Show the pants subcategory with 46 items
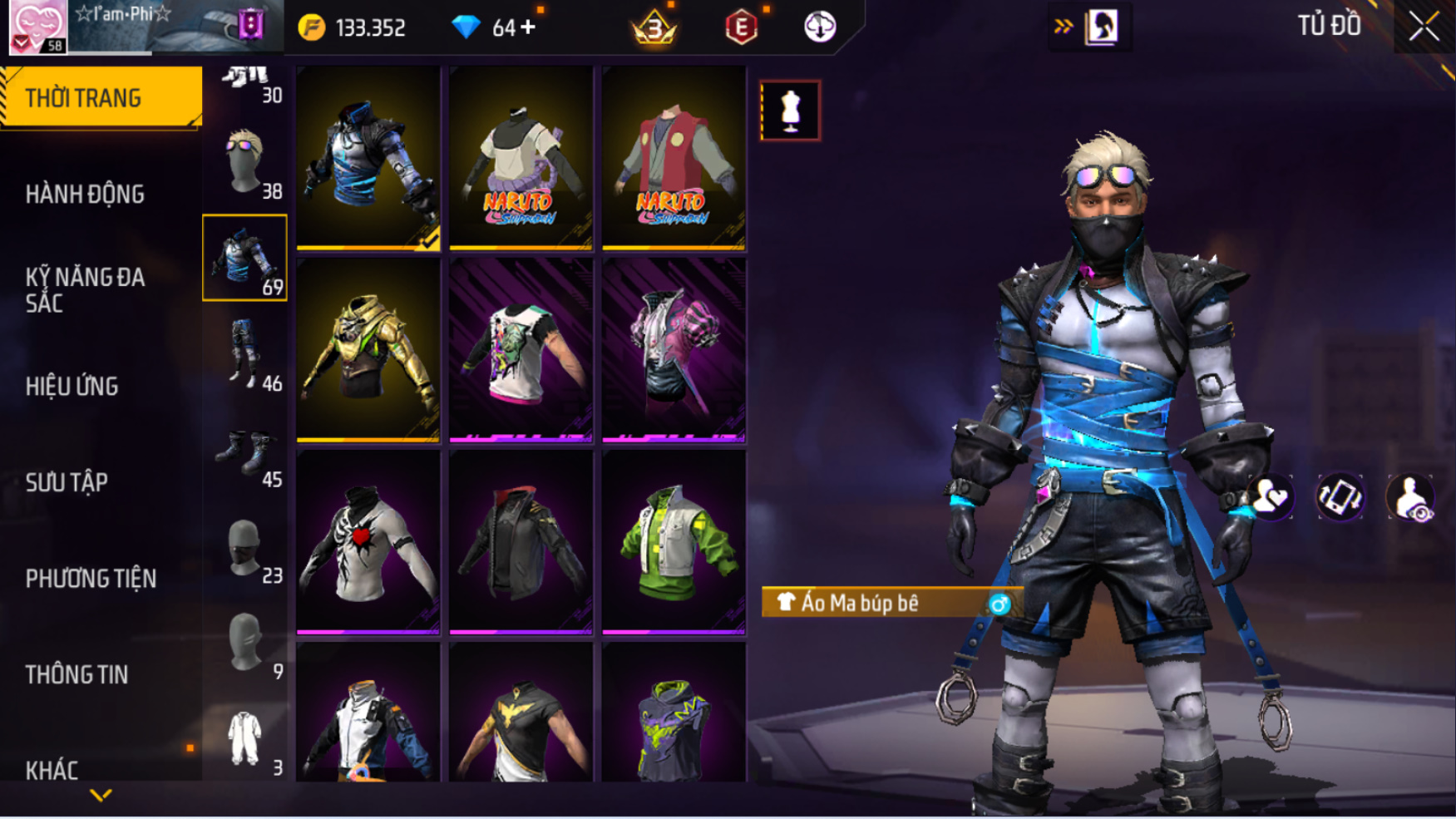The image size is (1456, 819). pyautogui.click(x=245, y=354)
